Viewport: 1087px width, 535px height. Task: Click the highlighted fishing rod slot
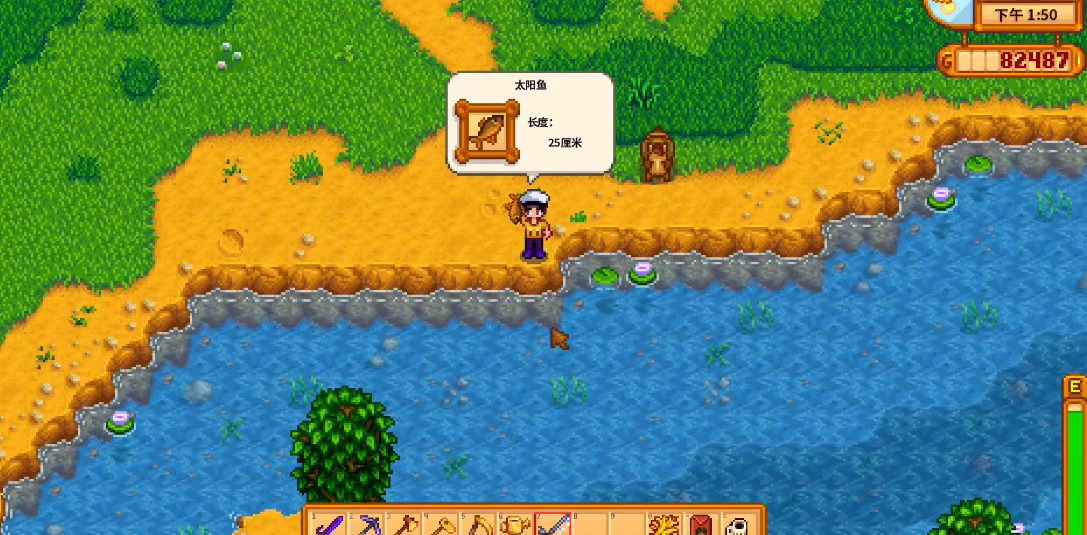tap(552, 524)
